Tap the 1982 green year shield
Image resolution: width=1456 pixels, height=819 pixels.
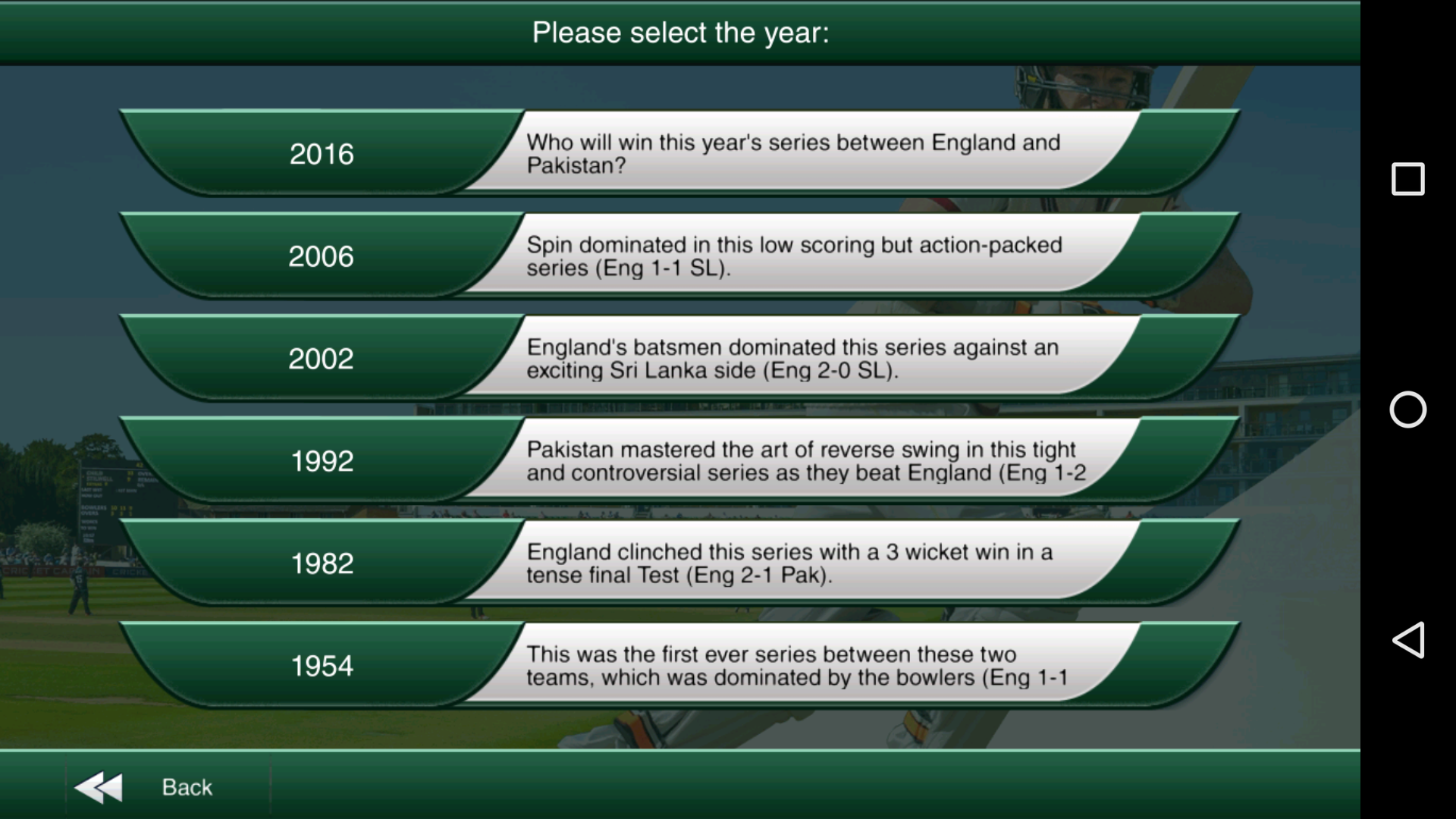coord(322,562)
